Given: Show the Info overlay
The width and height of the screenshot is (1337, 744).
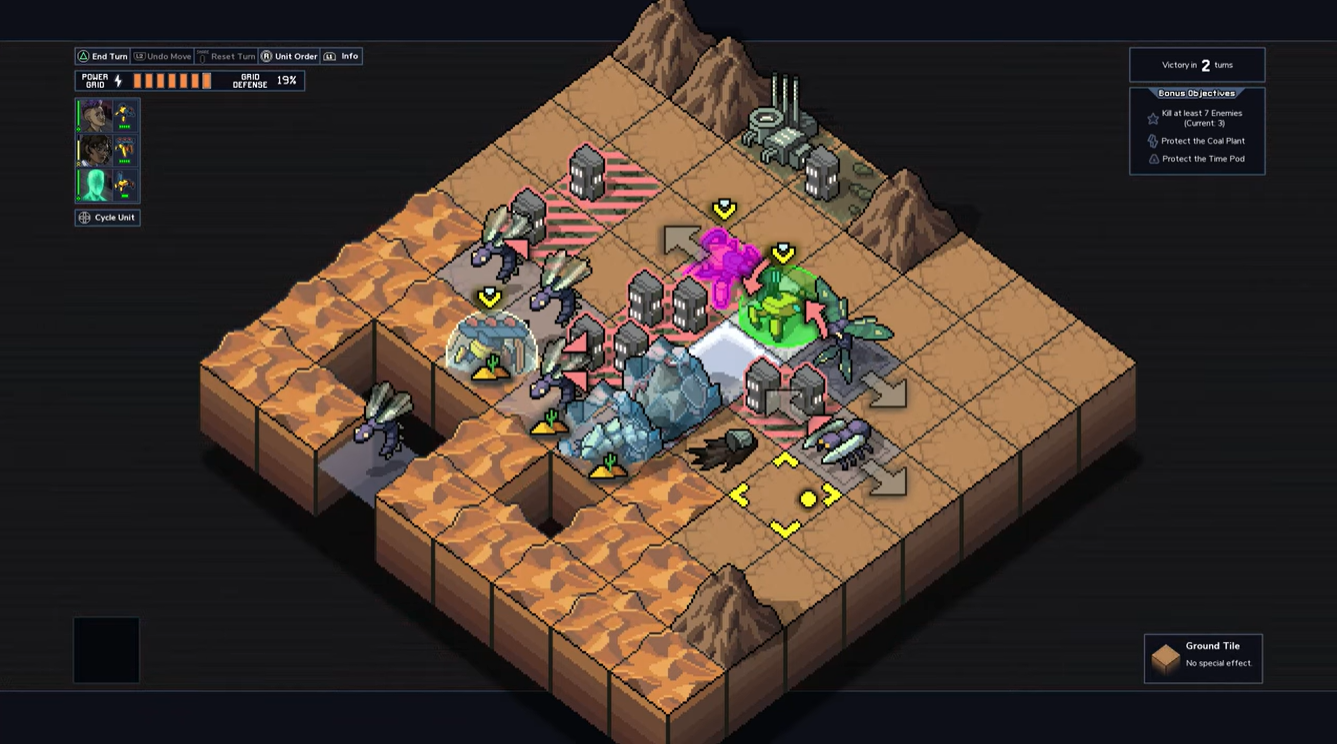Looking at the screenshot, I should tap(341, 57).
